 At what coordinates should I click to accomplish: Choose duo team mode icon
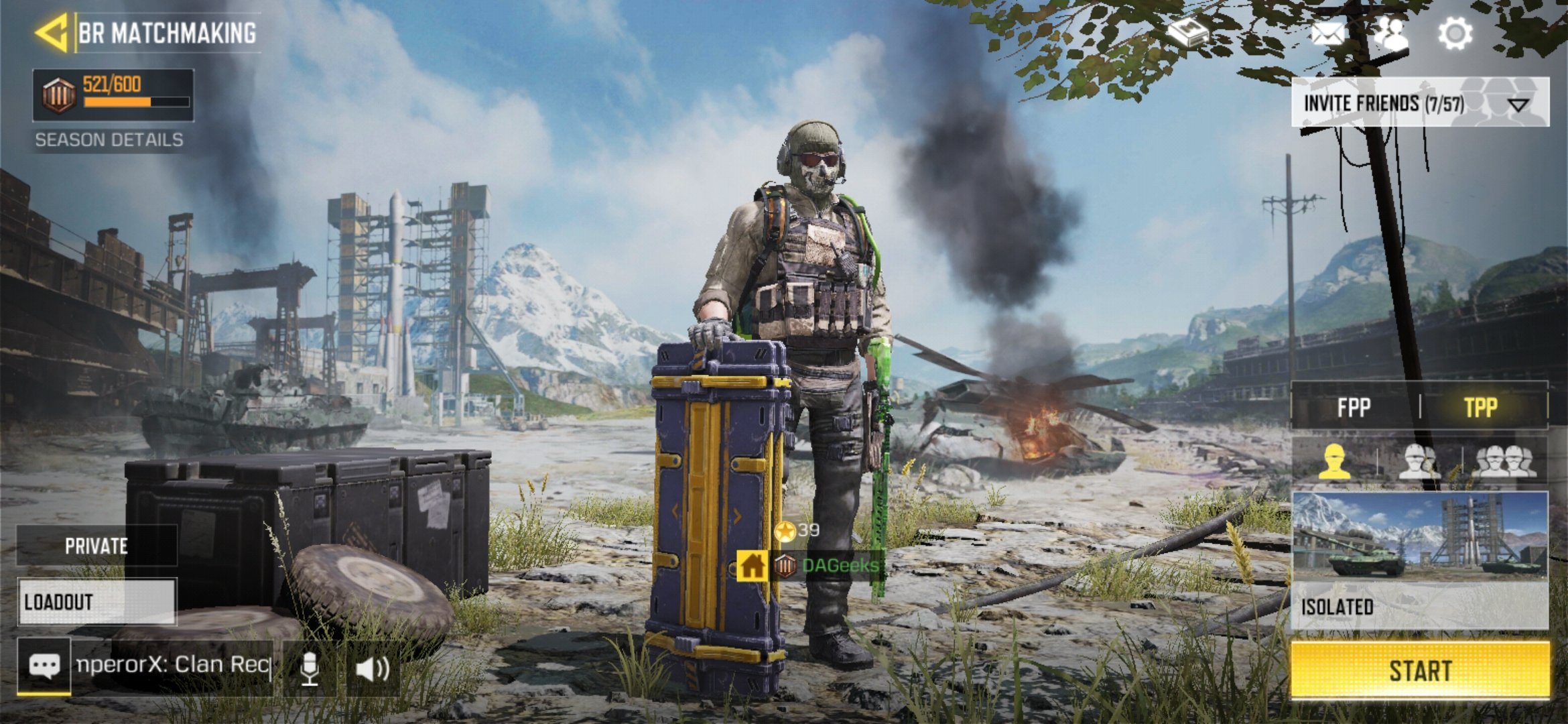[x=1419, y=461]
